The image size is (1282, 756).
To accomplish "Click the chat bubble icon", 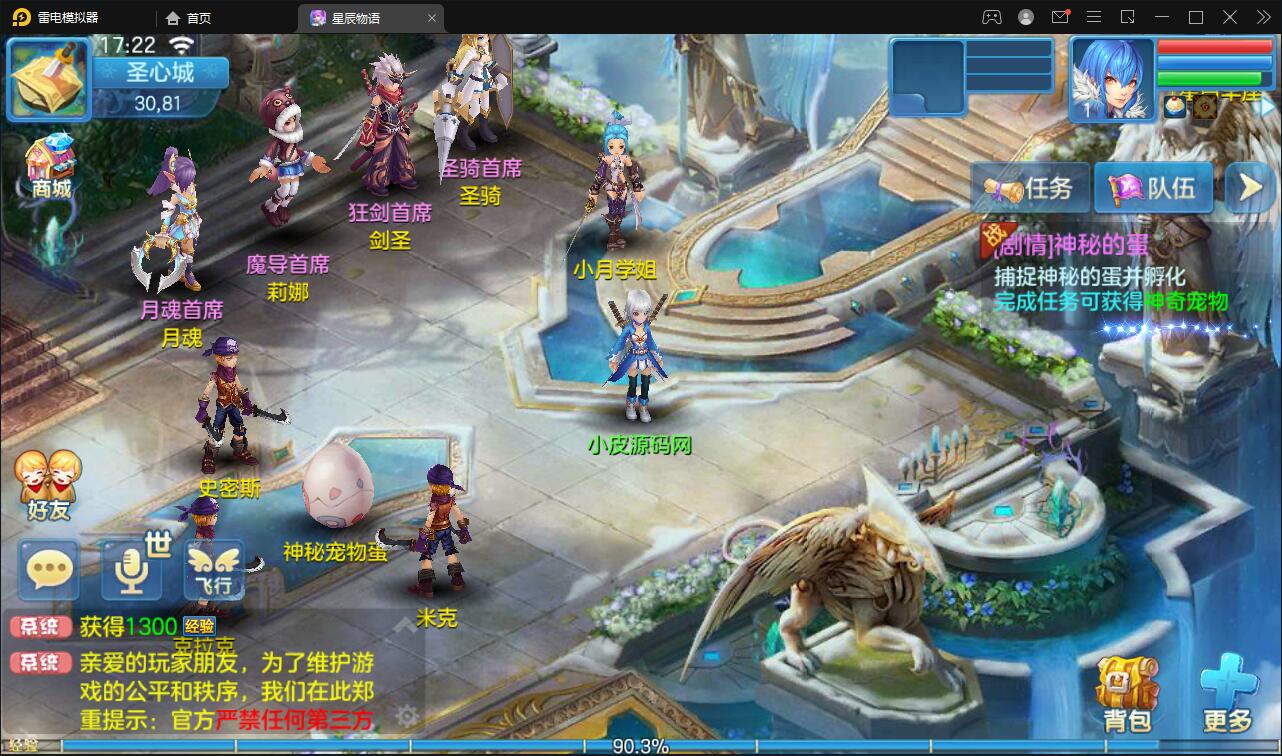I will pyautogui.click(x=47, y=569).
